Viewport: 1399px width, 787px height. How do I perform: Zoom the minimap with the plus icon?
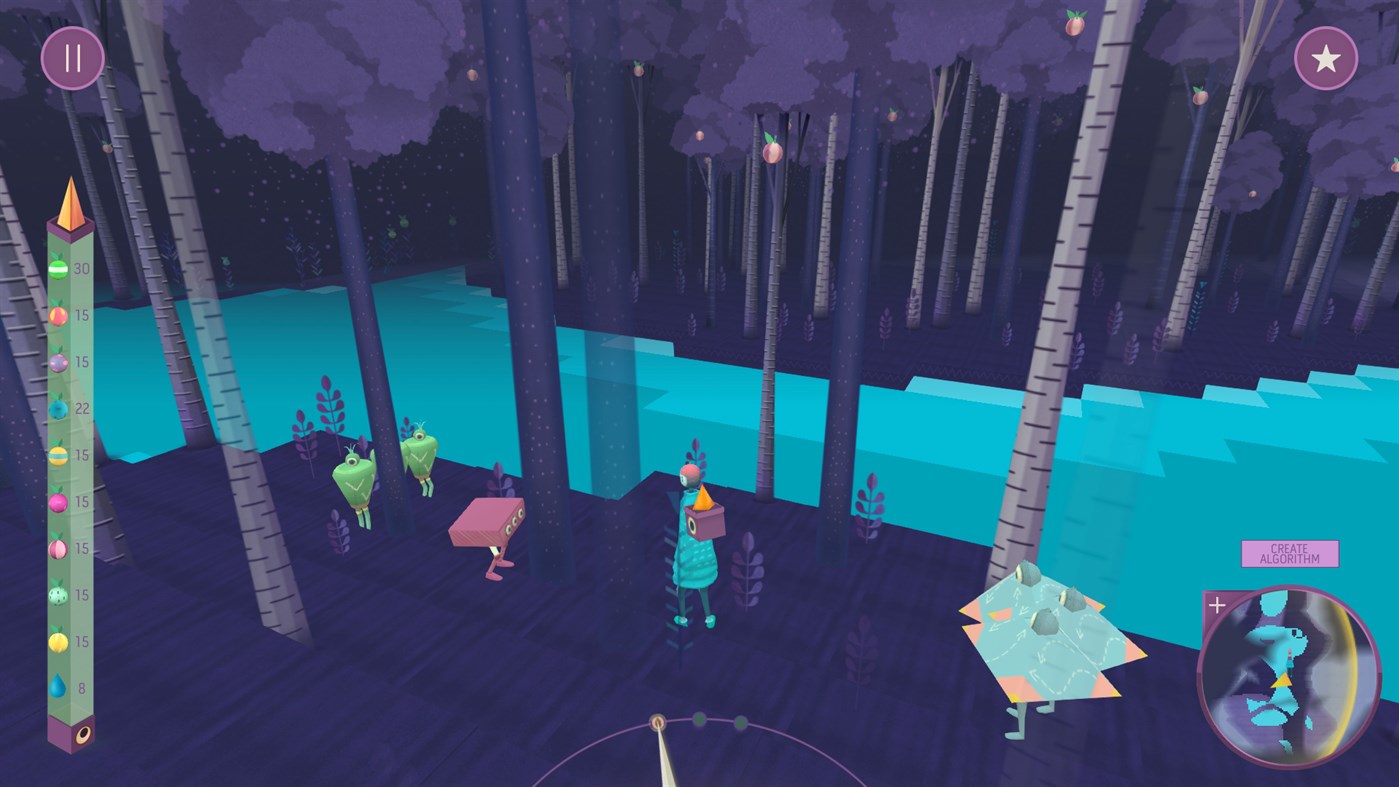point(1217,603)
